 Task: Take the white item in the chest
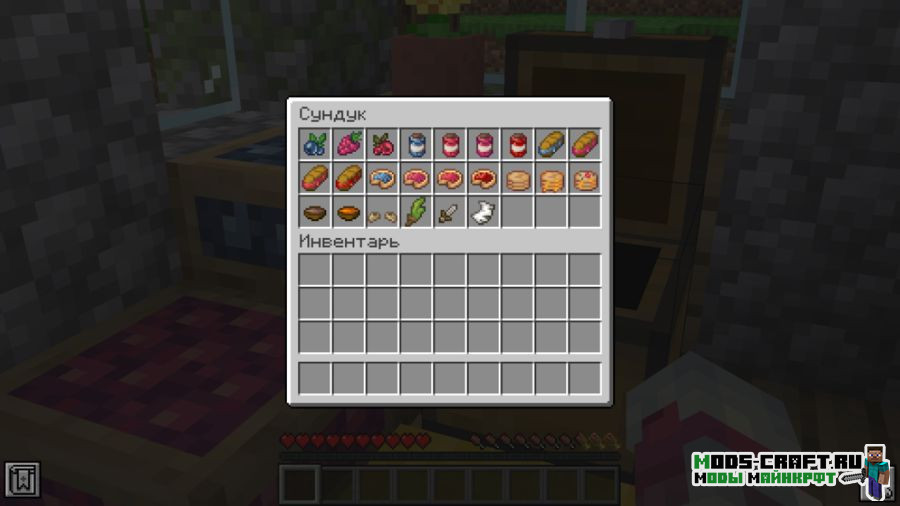tap(484, 212)
